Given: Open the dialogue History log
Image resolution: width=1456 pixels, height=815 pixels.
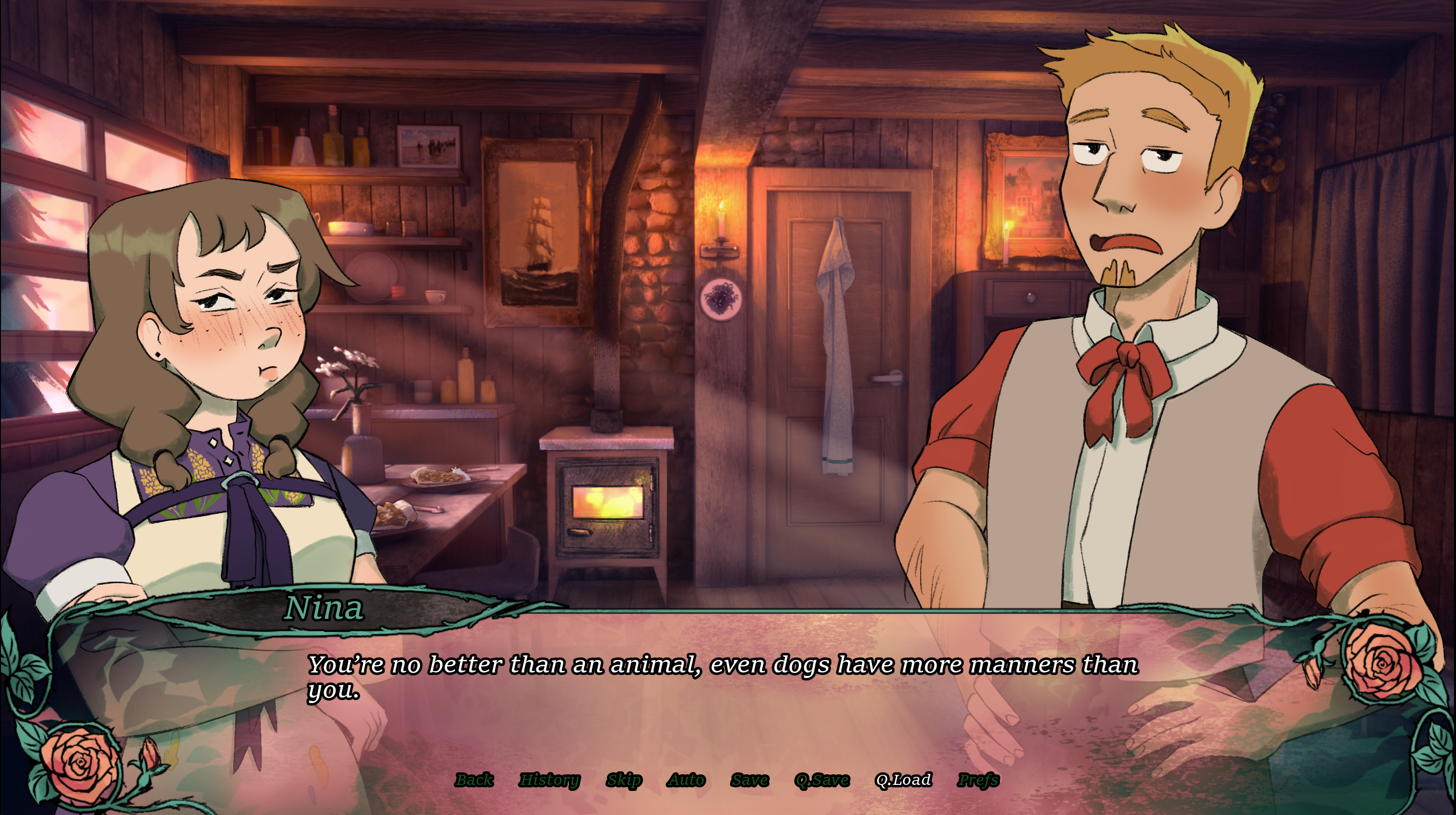Looking at the screenshot, I should click(x=549, y=780).
